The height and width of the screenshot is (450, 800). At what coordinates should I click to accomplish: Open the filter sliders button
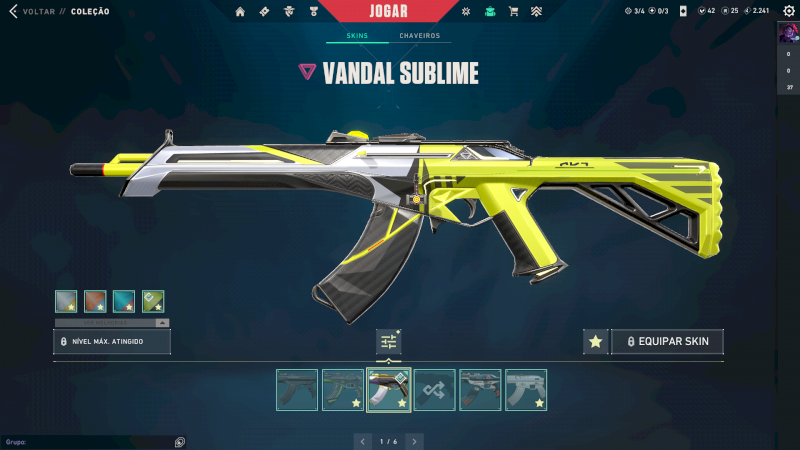[389, 342]
